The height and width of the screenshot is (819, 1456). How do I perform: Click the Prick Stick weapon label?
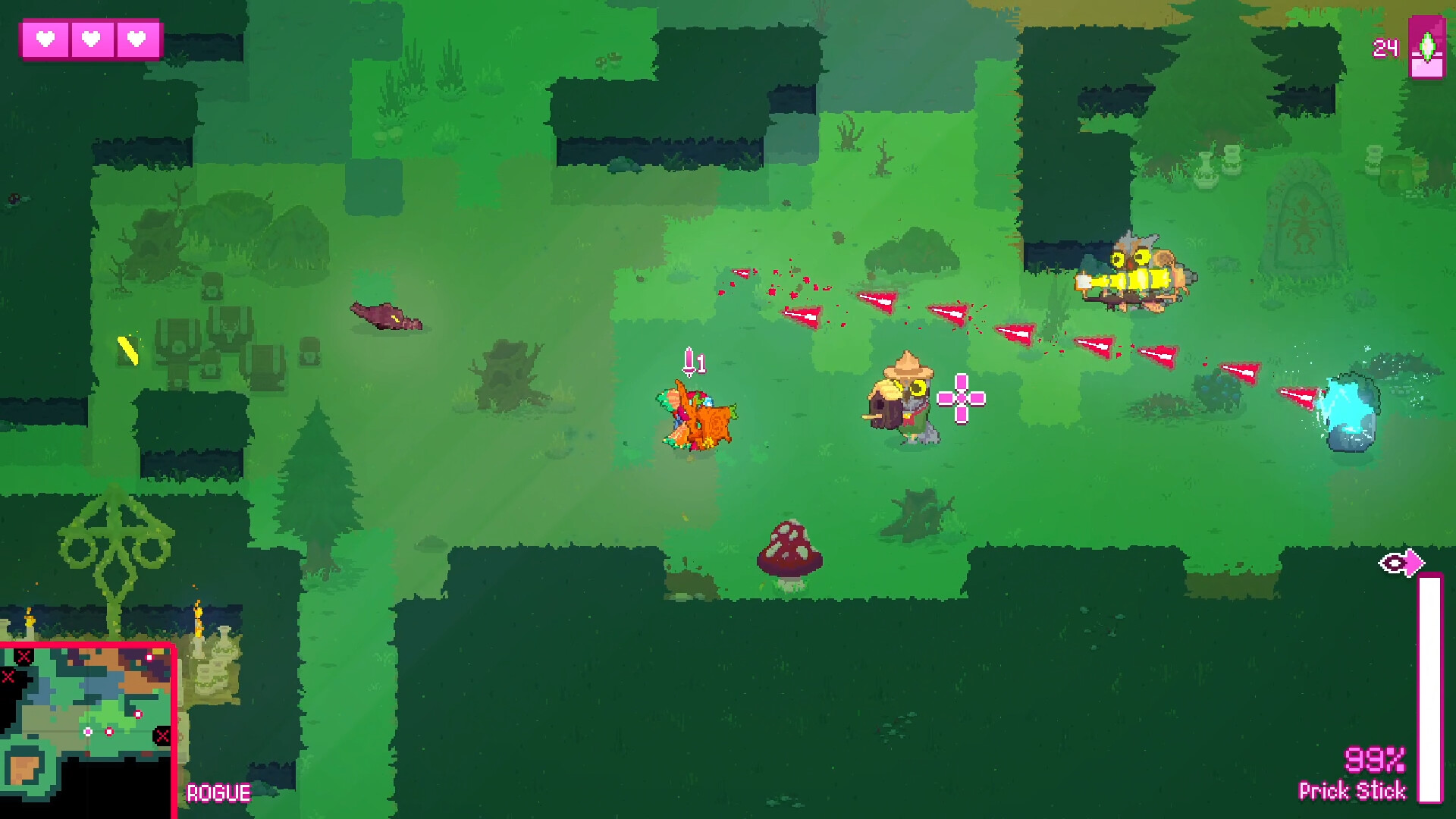tap(1352, 791)
